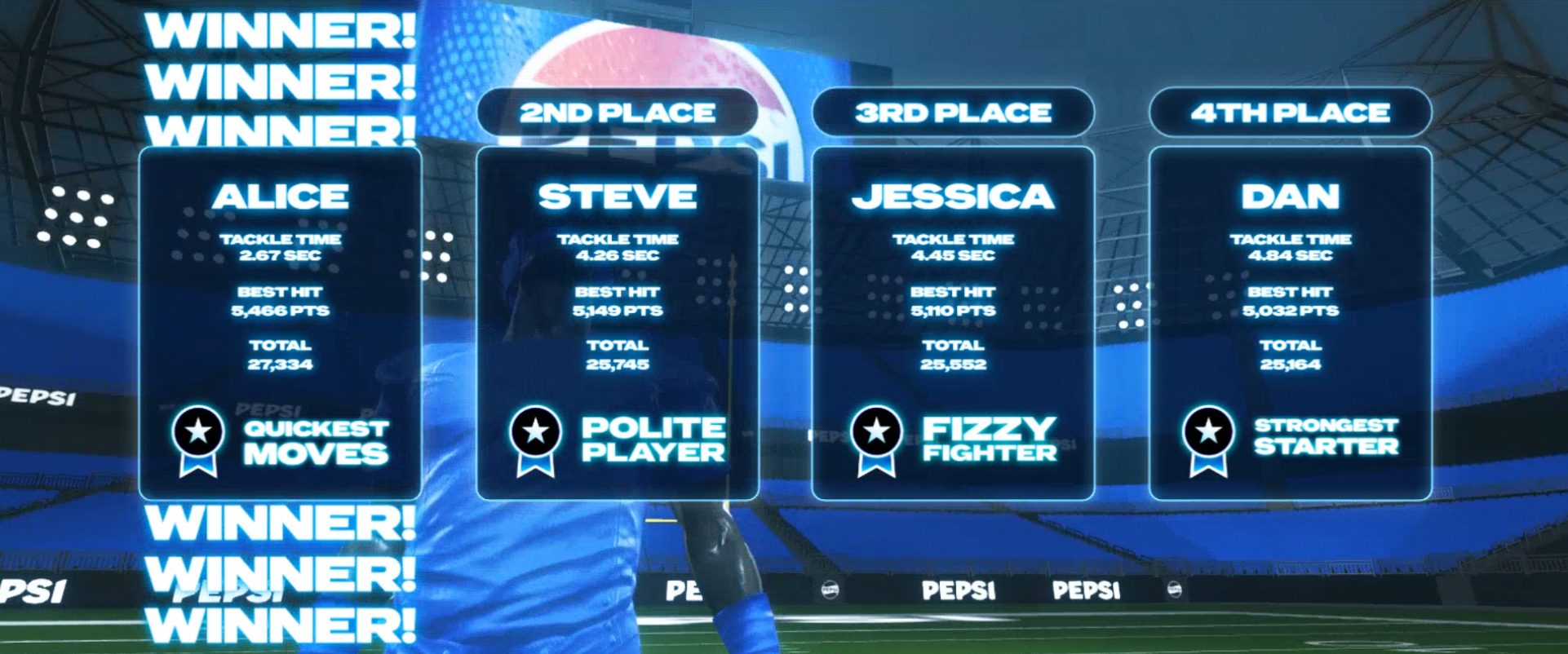This screenshot has width=1568, height=654.
Task: Click the Pepsi circle emblem near Dan's card
Action: pos(1173,589)
